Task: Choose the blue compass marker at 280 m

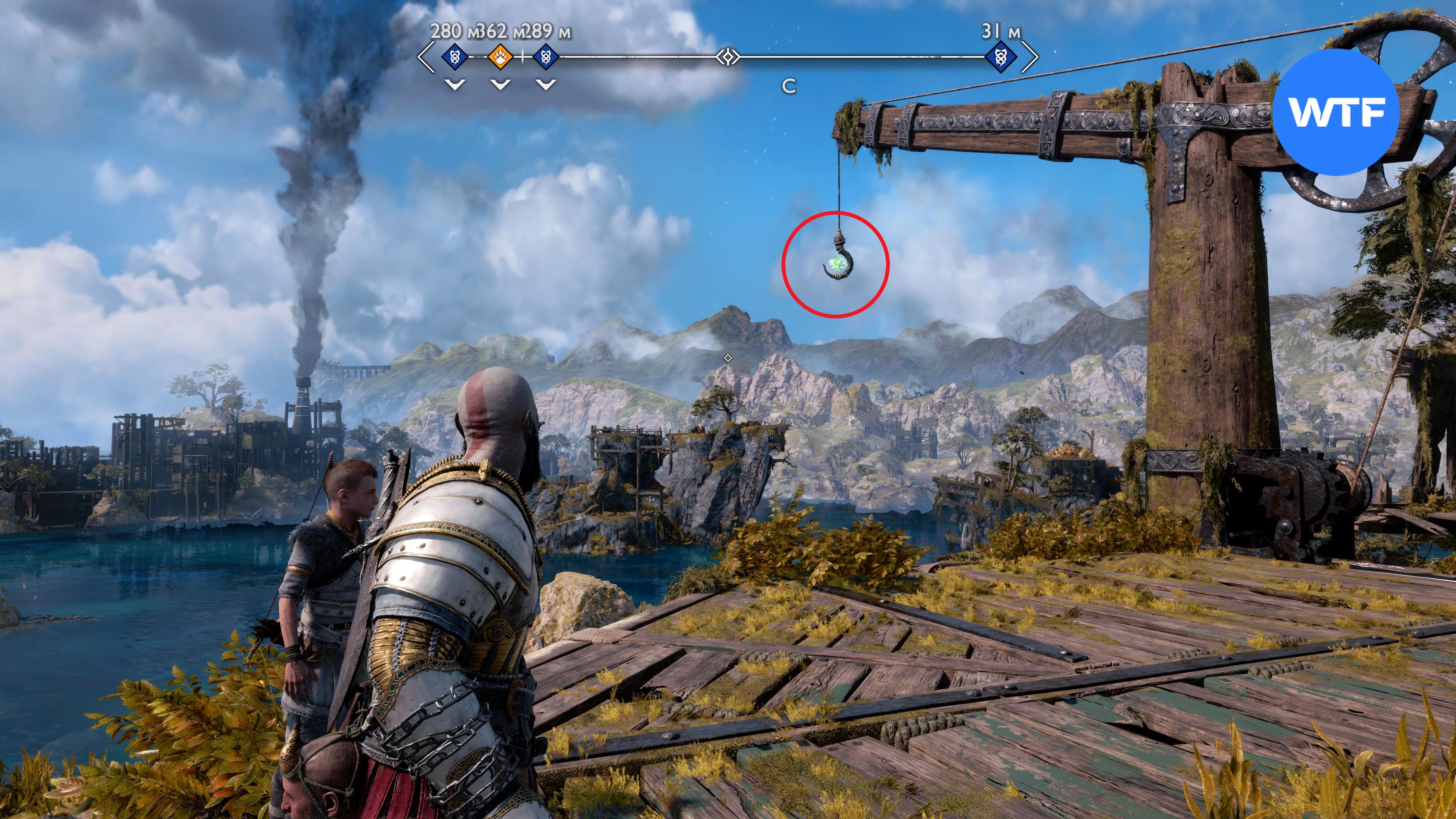Action: click(455, 56)
